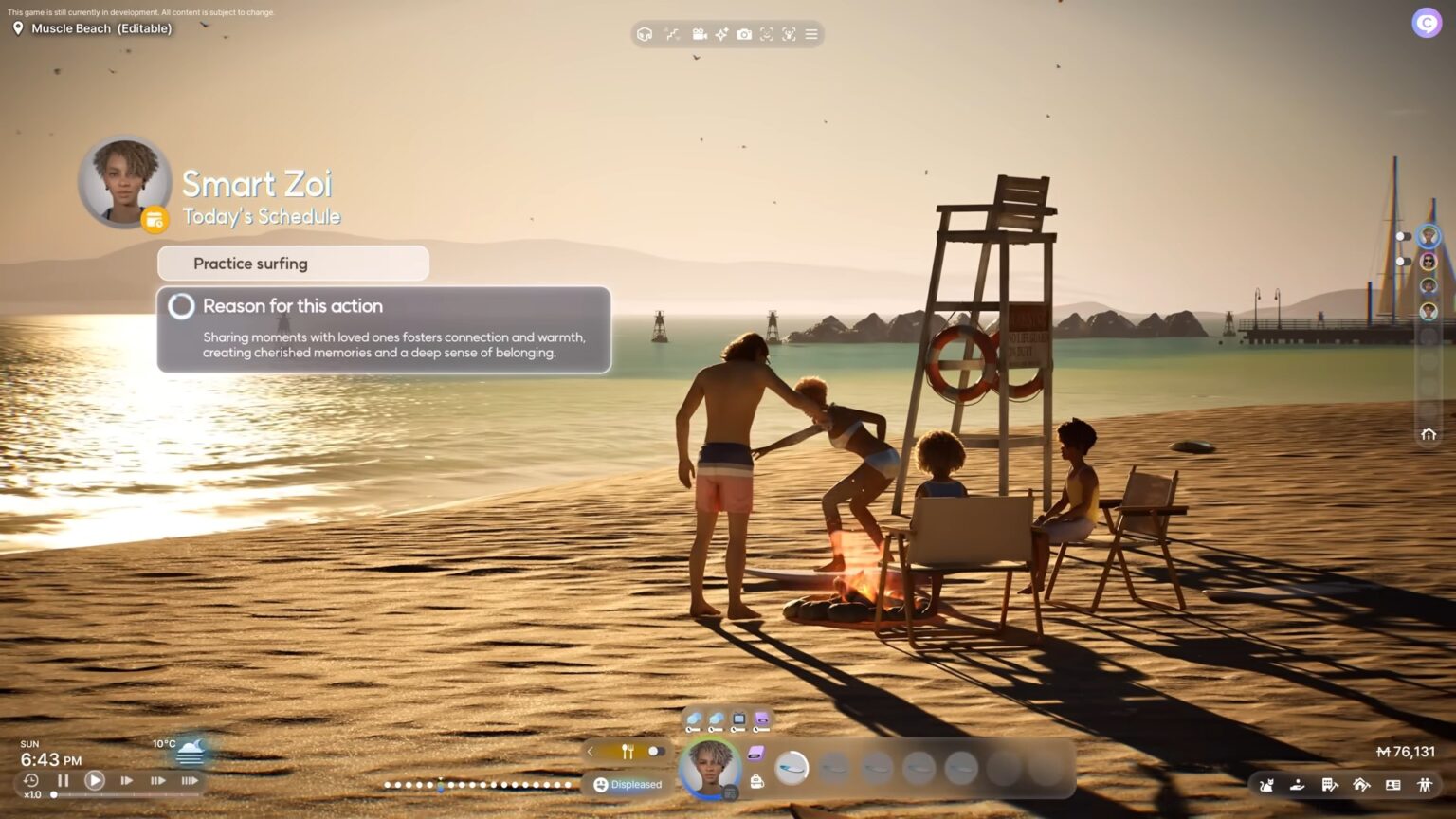The width and height of the screenshot is (1456, 819).
Task: Open the relationships panel with two-people icon
Action: (x=1426, y=785)
